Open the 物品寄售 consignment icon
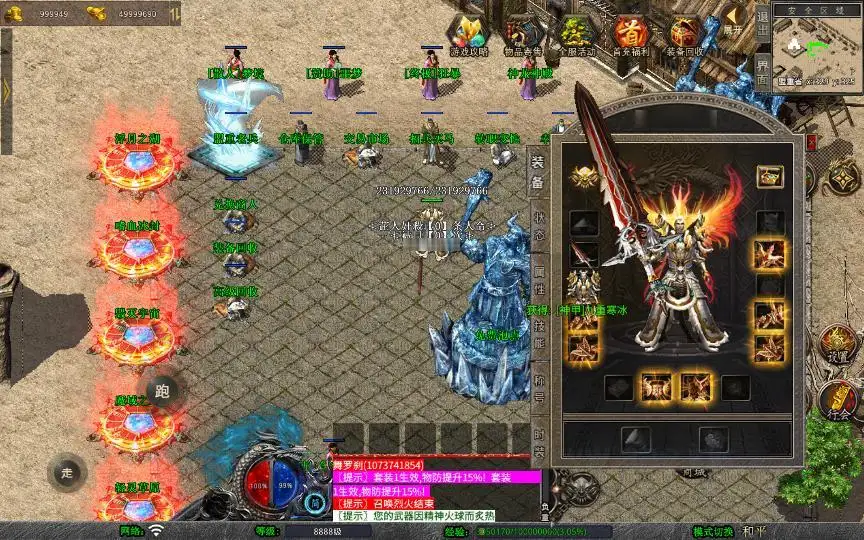864x540 pixels. click(523, 36)
